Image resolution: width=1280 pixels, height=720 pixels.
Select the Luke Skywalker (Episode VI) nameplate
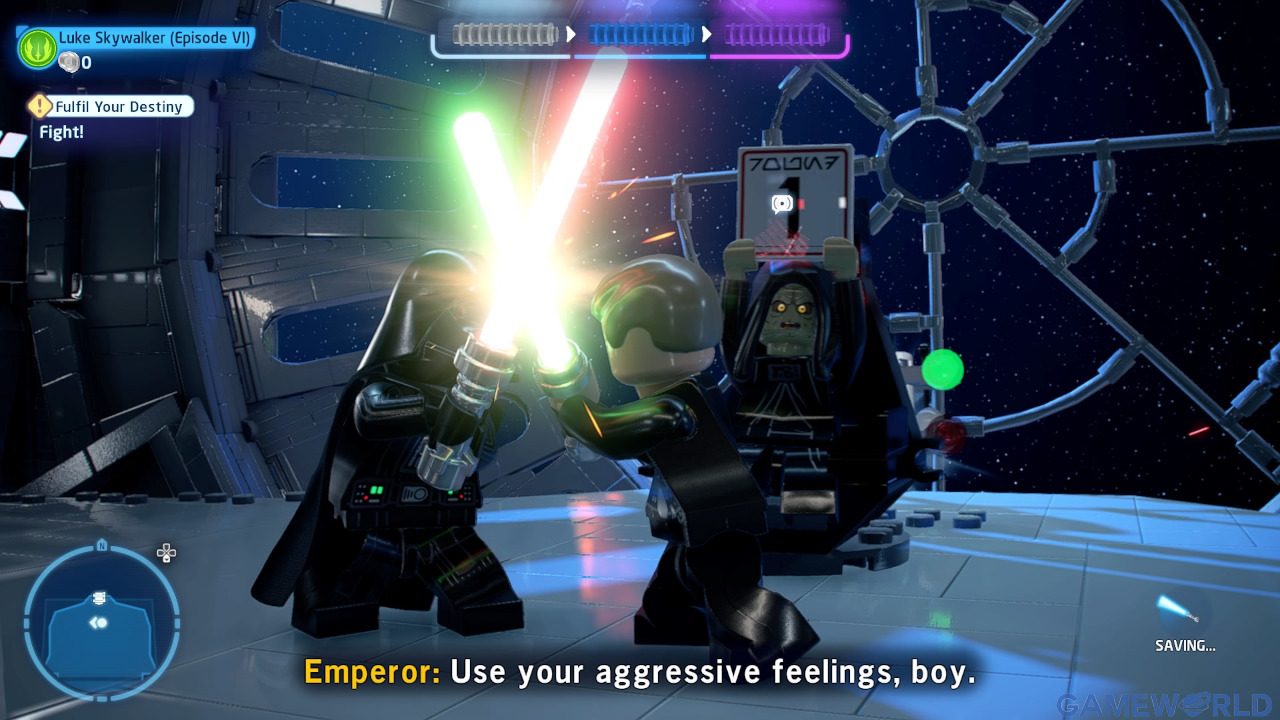click(x=156, y=37)
